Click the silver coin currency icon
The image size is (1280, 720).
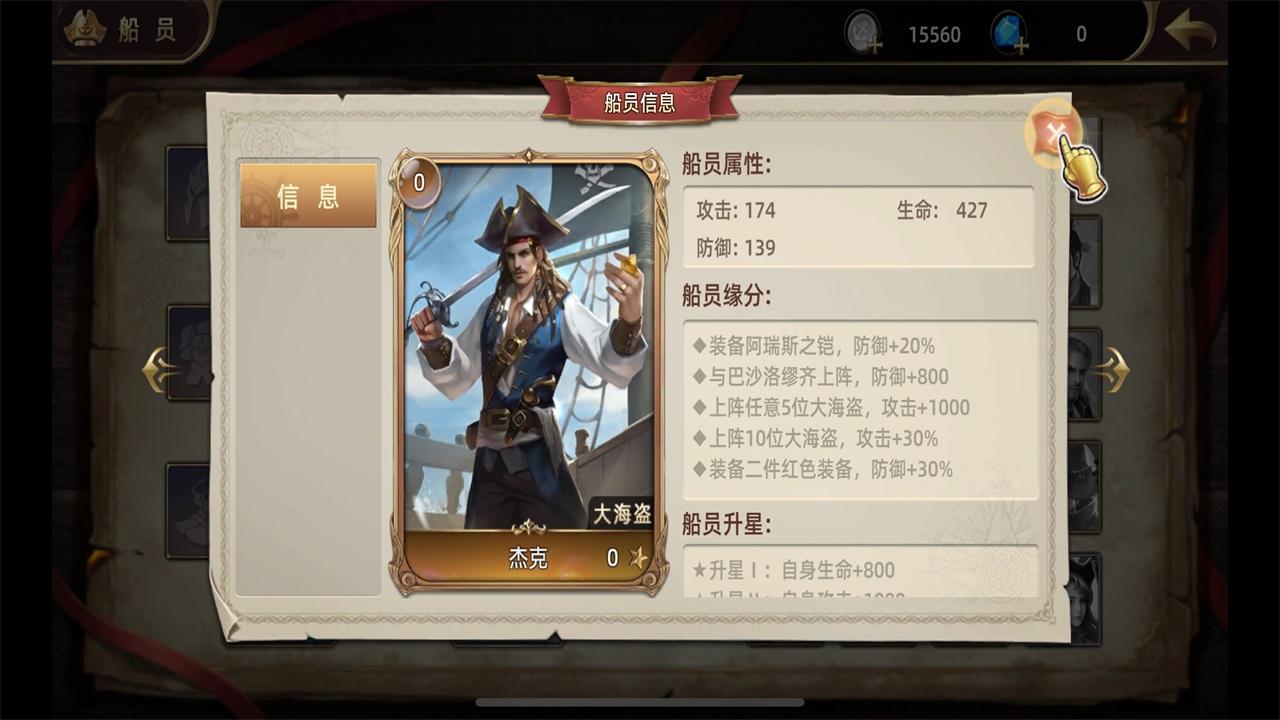[x=862, y=31]
